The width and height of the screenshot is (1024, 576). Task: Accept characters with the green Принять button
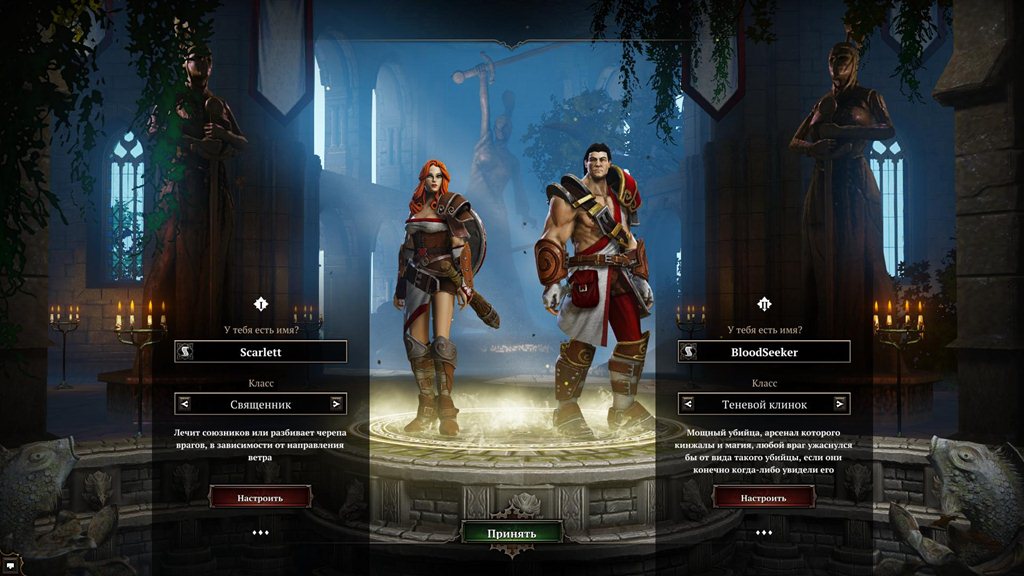click(511, 533)
